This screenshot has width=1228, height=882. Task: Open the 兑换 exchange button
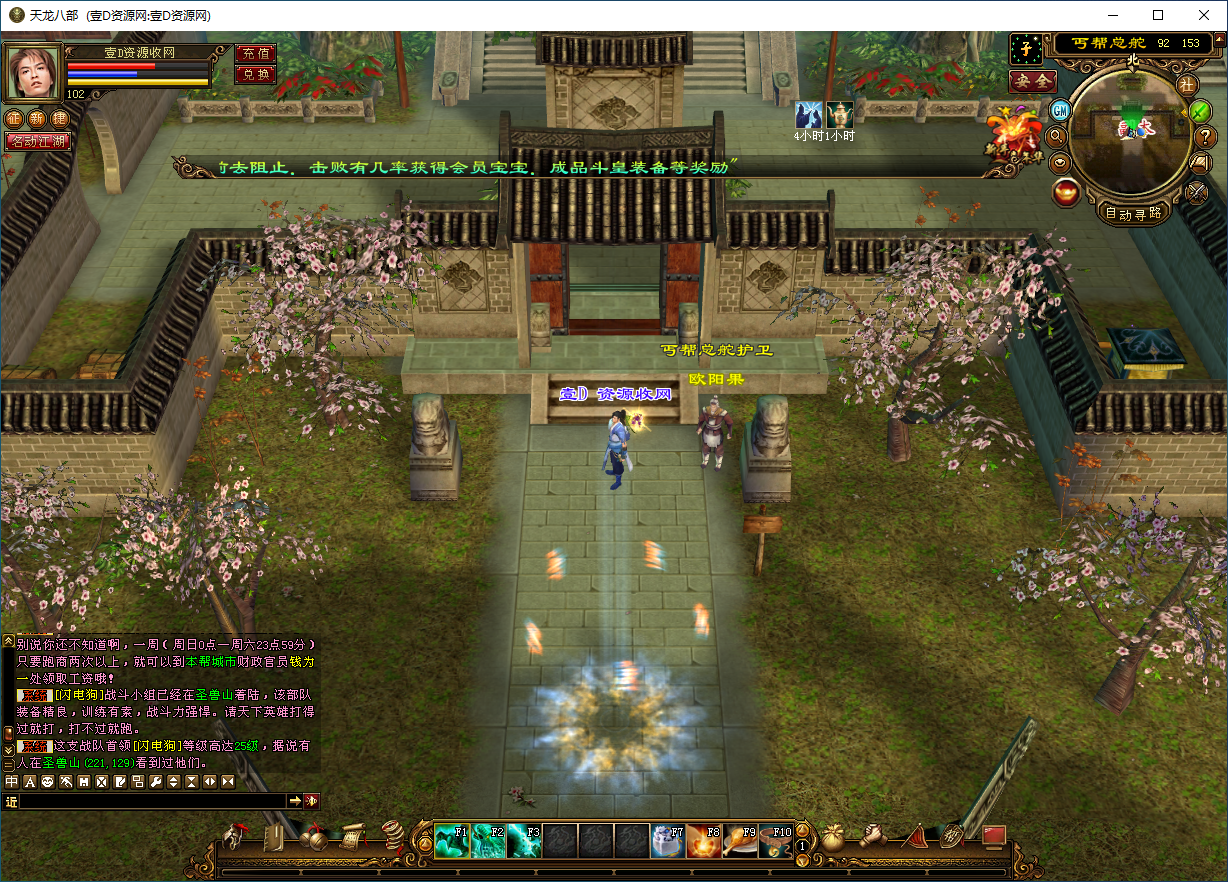pyautogui.click(x=255, y=74)
